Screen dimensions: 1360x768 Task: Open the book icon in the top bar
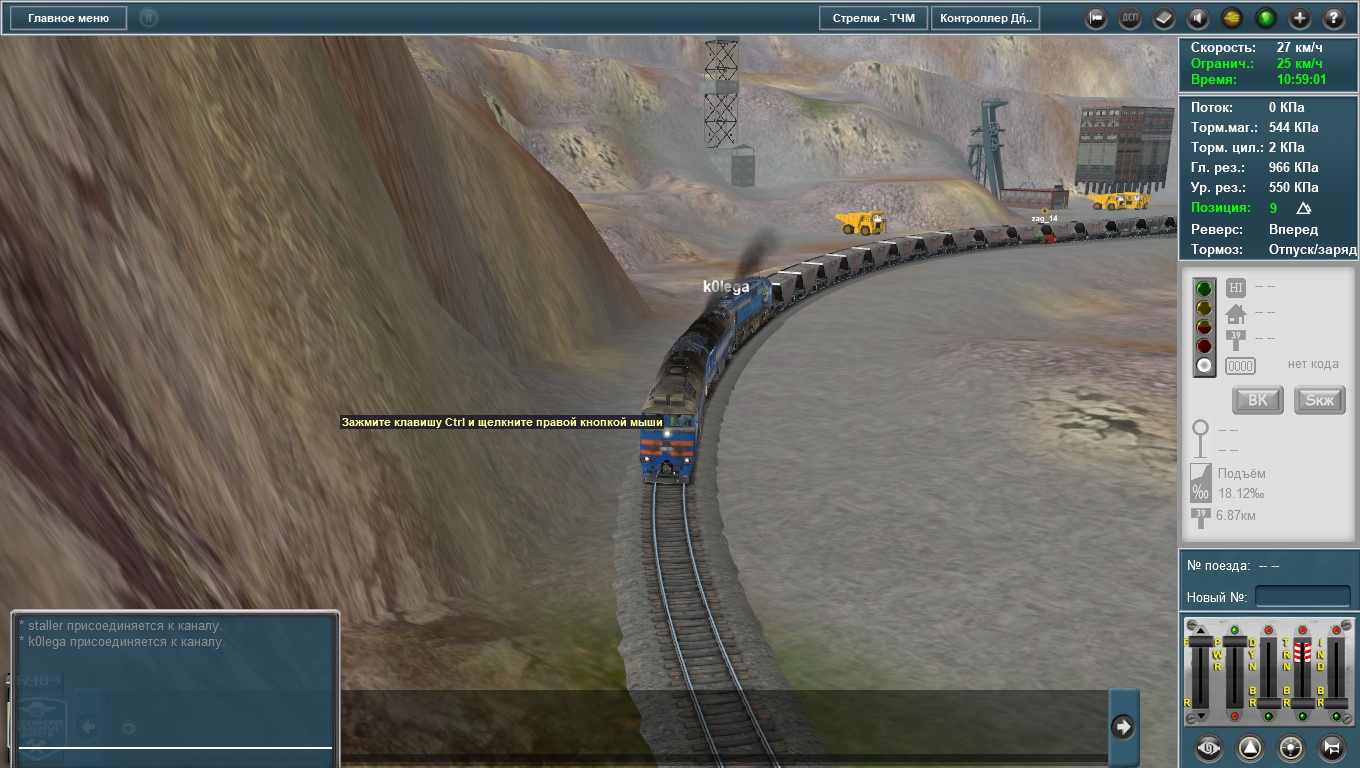click(x=1164, y=18)
